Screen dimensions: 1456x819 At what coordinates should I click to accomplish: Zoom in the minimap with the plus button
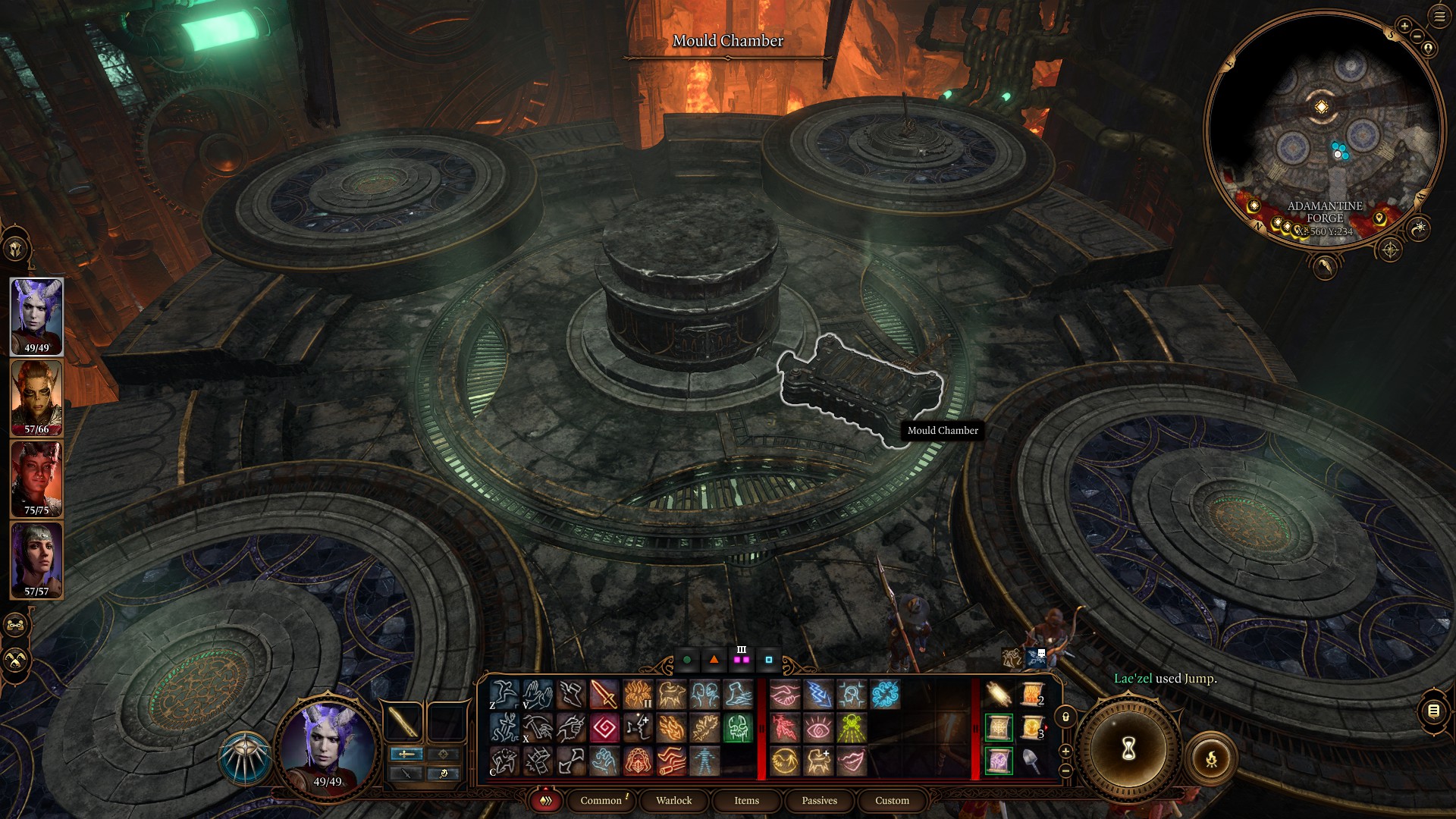1404,27
